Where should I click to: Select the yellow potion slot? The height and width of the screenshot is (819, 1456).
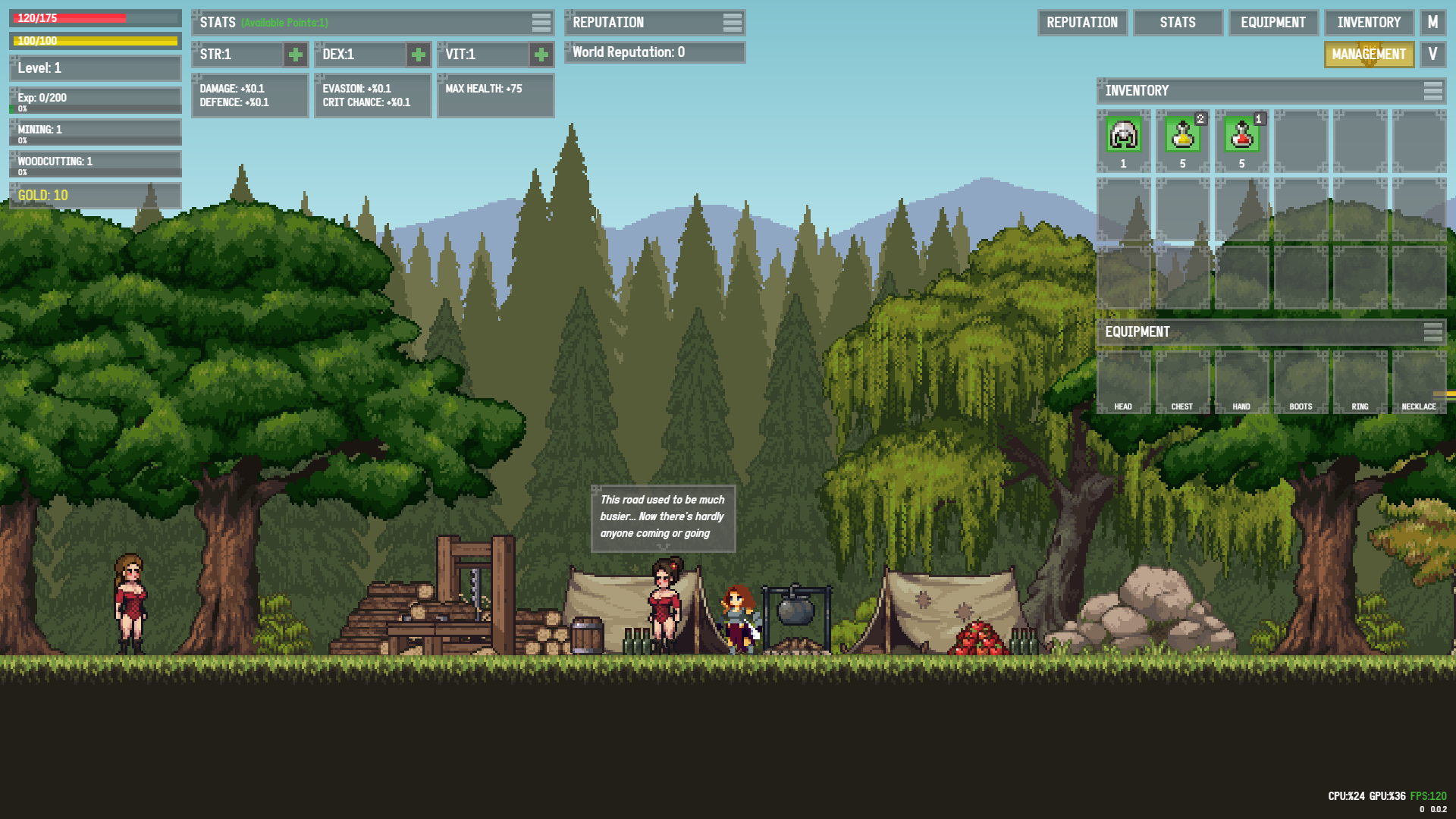[1182, 136]
